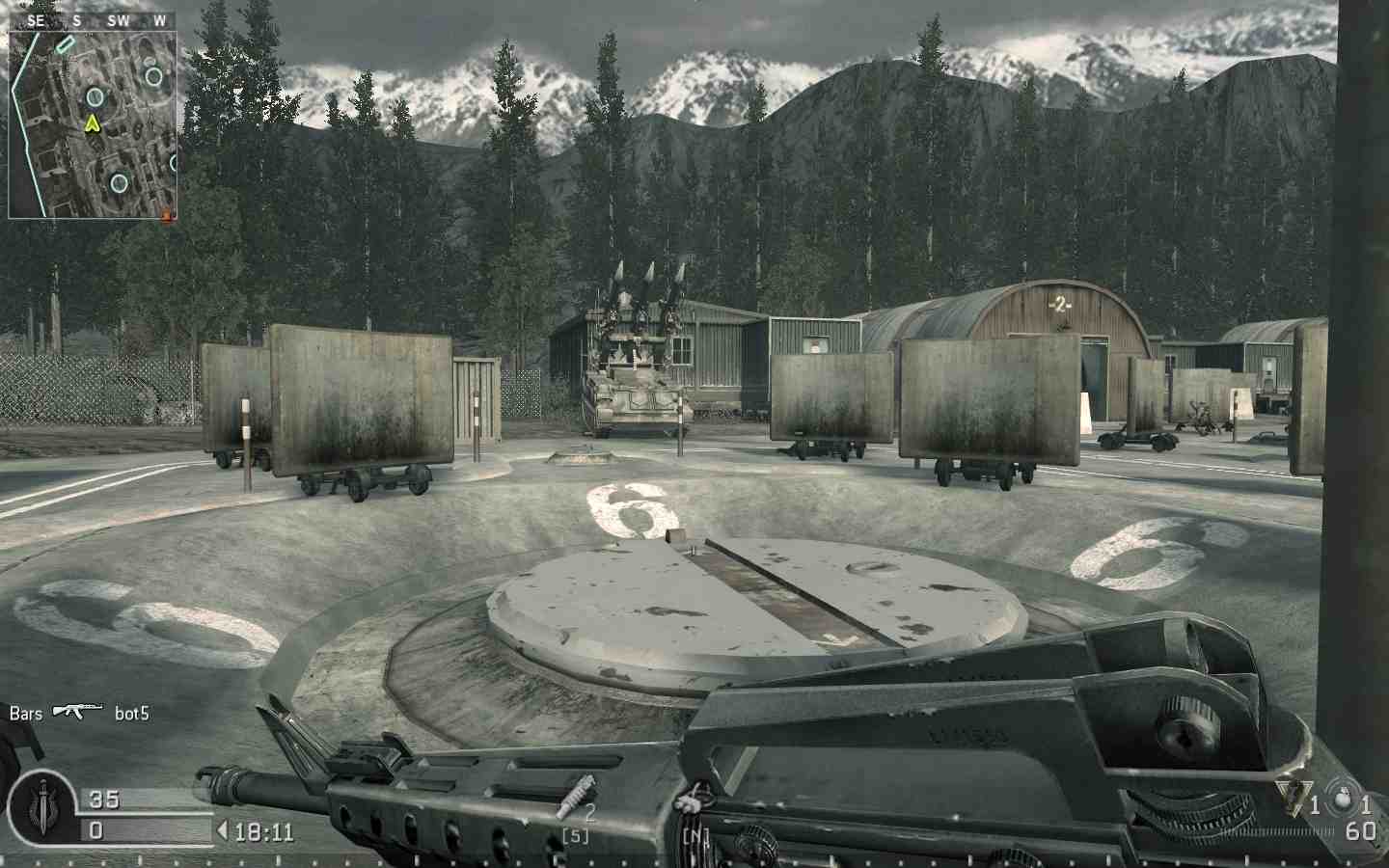1389x868 pixels.
Task: Click the AK-47 weapon icon in the killfeed
Action: [x=77, y=711]
